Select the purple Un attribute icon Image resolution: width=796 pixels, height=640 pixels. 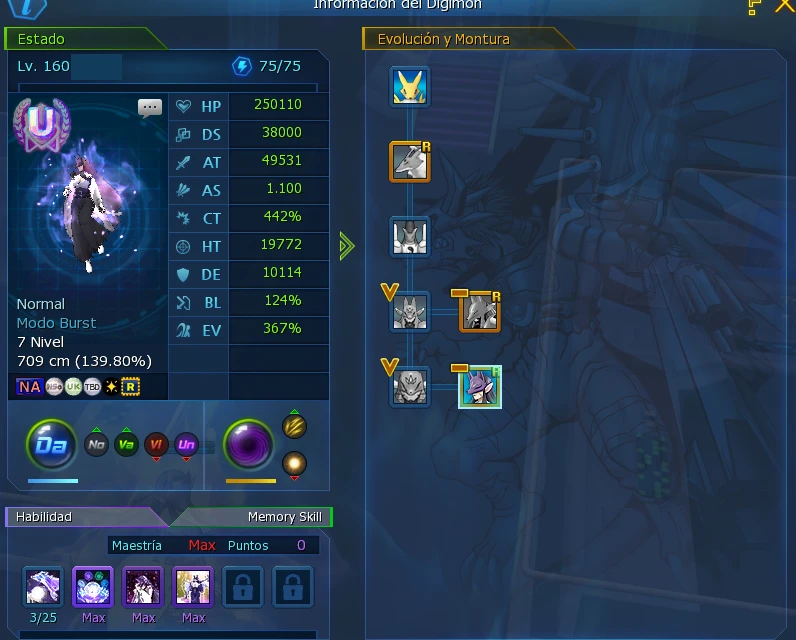186,445
